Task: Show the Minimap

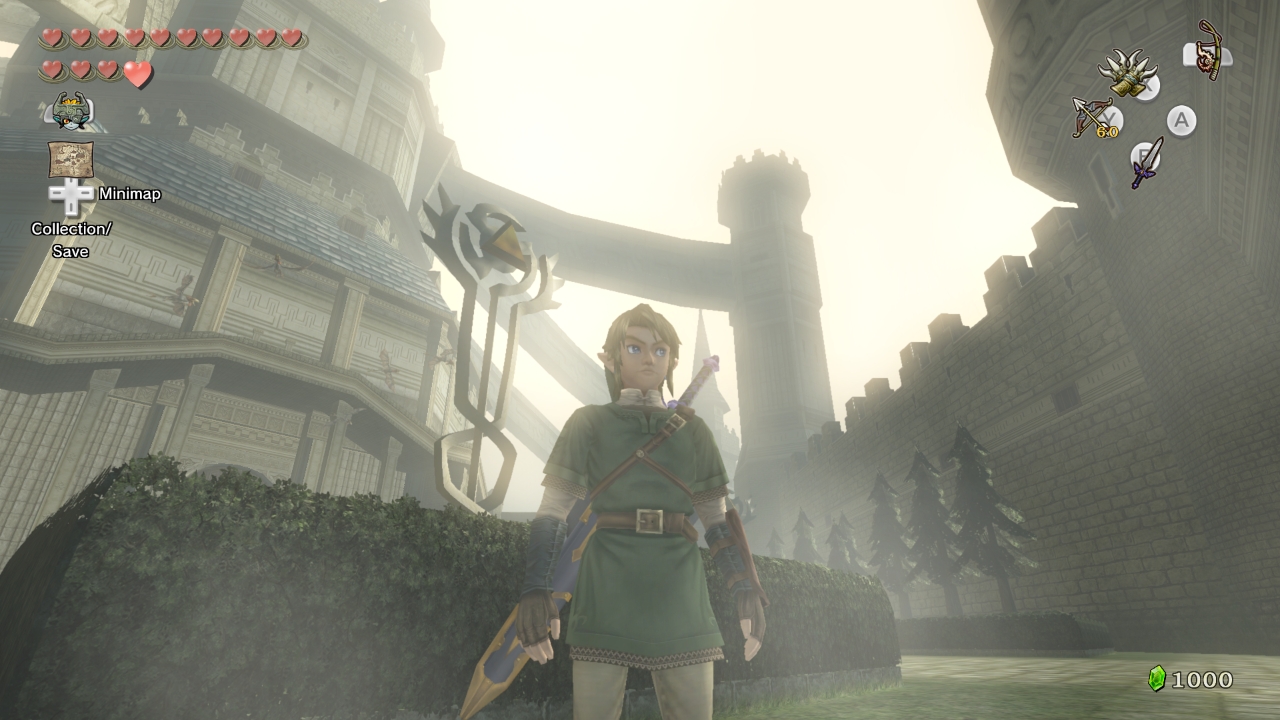Action: pos(129,194)
